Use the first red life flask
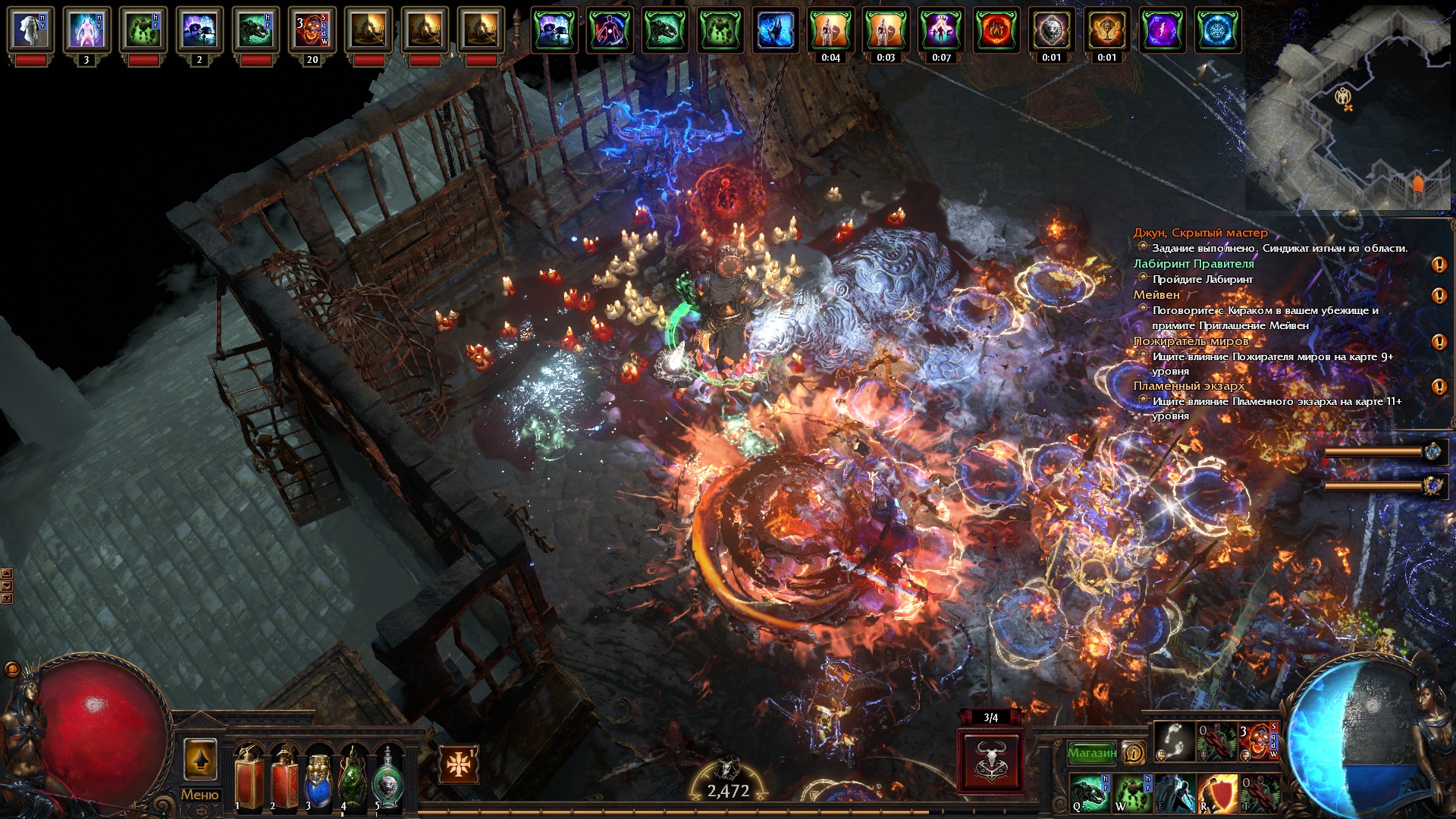1456x819 pixels. click(x=249, y=778)
